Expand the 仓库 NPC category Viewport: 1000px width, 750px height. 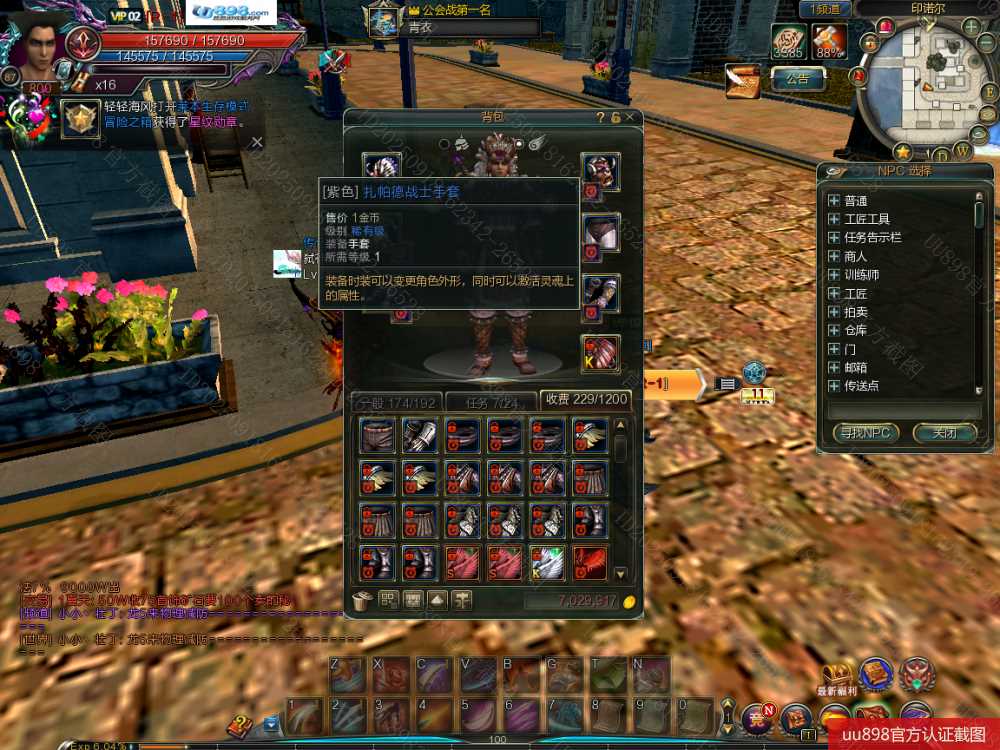coord(833,330)
